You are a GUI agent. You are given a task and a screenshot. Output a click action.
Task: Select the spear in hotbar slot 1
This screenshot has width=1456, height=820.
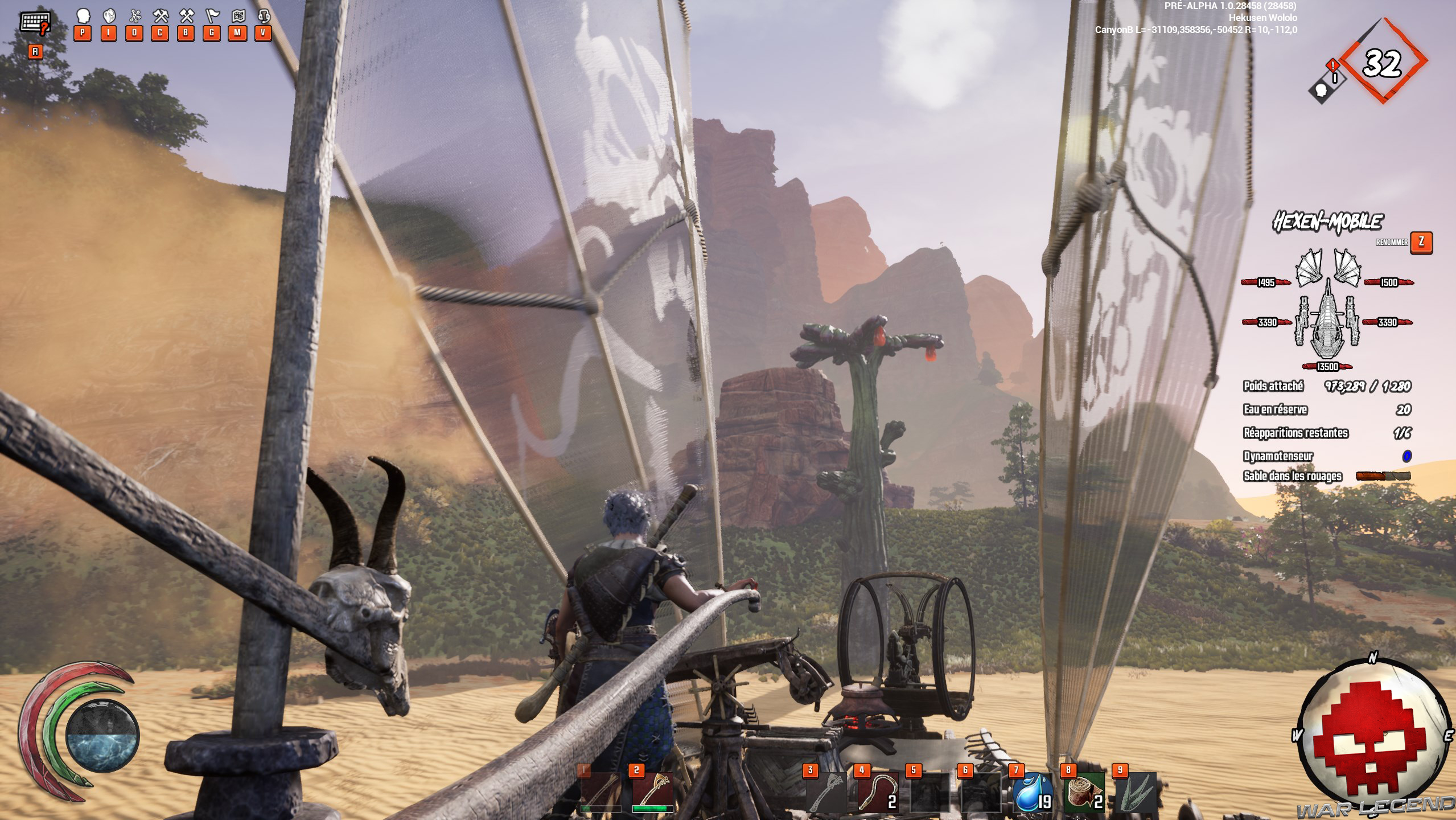(601, 792)
